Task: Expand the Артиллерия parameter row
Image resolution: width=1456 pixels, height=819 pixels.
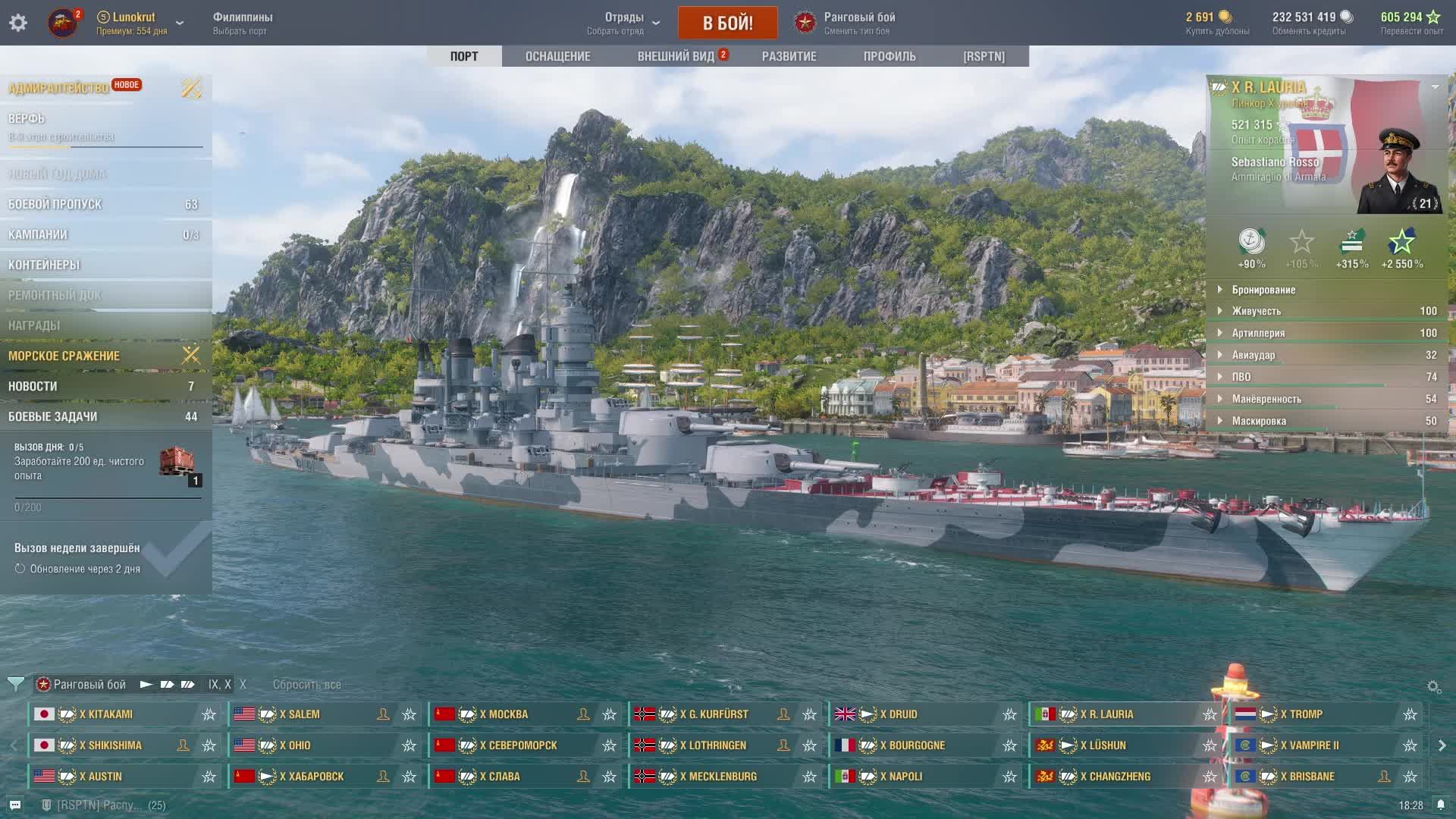Action: pos(1258,333)
